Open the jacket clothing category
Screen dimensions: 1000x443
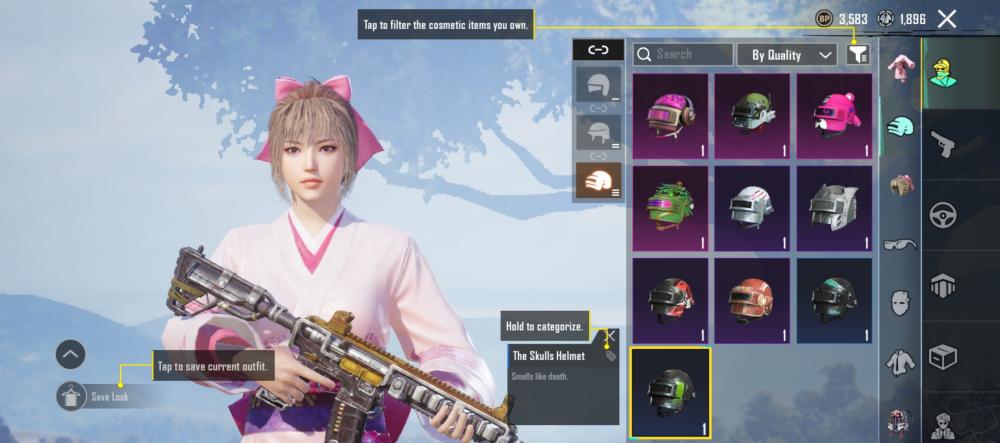901,360
